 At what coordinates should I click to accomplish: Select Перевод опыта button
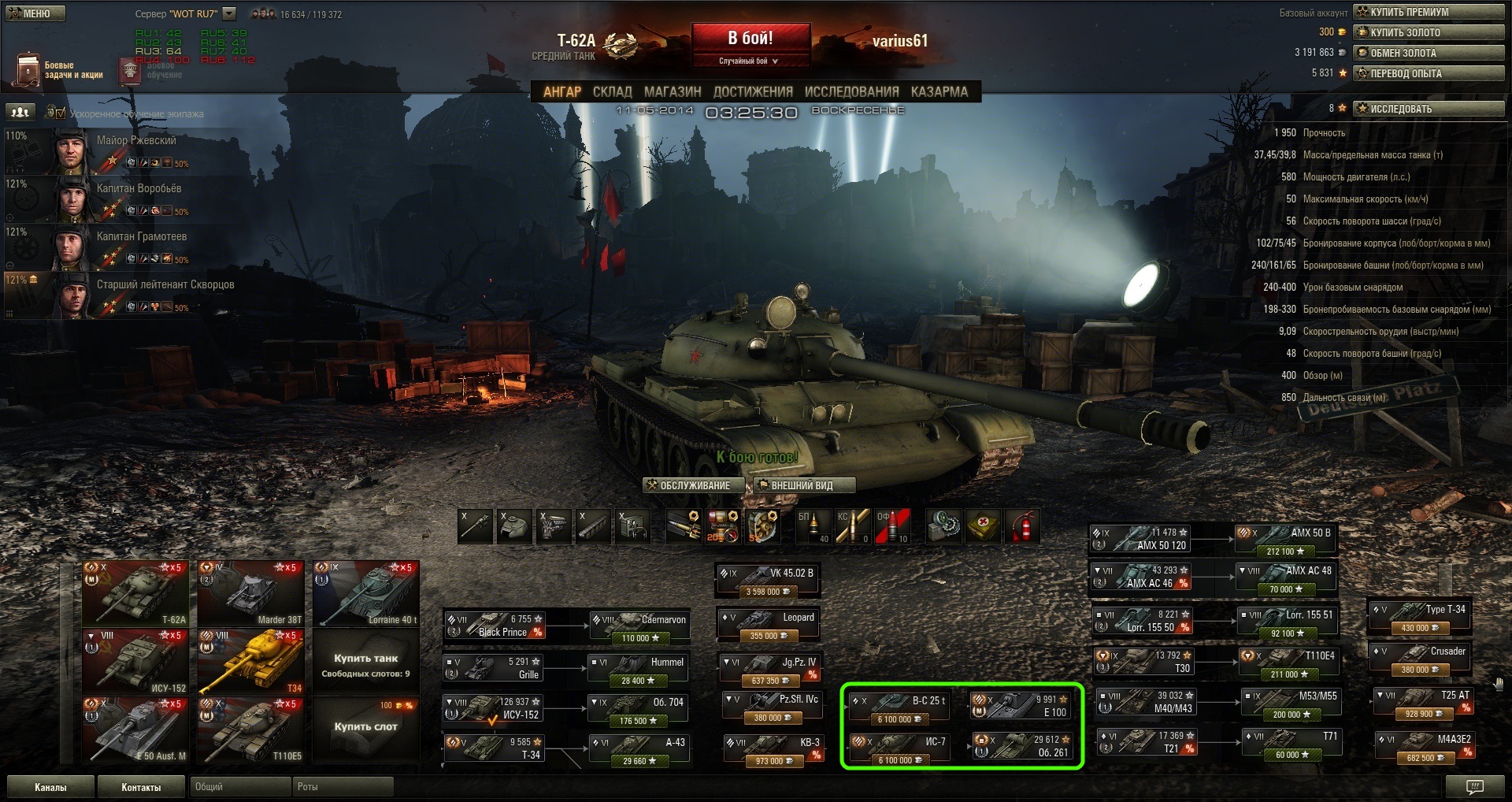pos(1429,73)
